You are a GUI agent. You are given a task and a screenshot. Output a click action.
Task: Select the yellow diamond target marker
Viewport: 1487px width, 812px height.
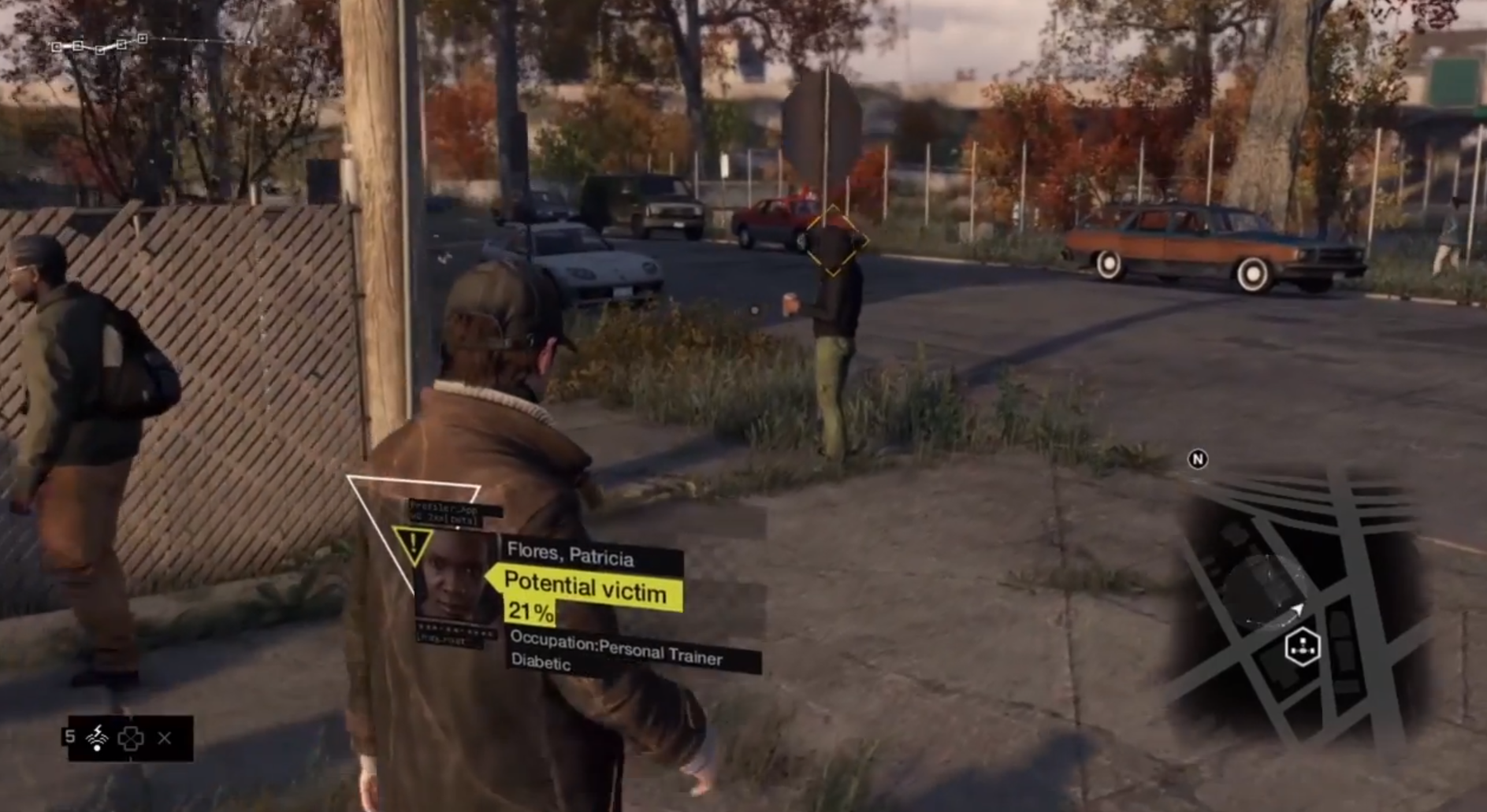click(x=833, y=241)
